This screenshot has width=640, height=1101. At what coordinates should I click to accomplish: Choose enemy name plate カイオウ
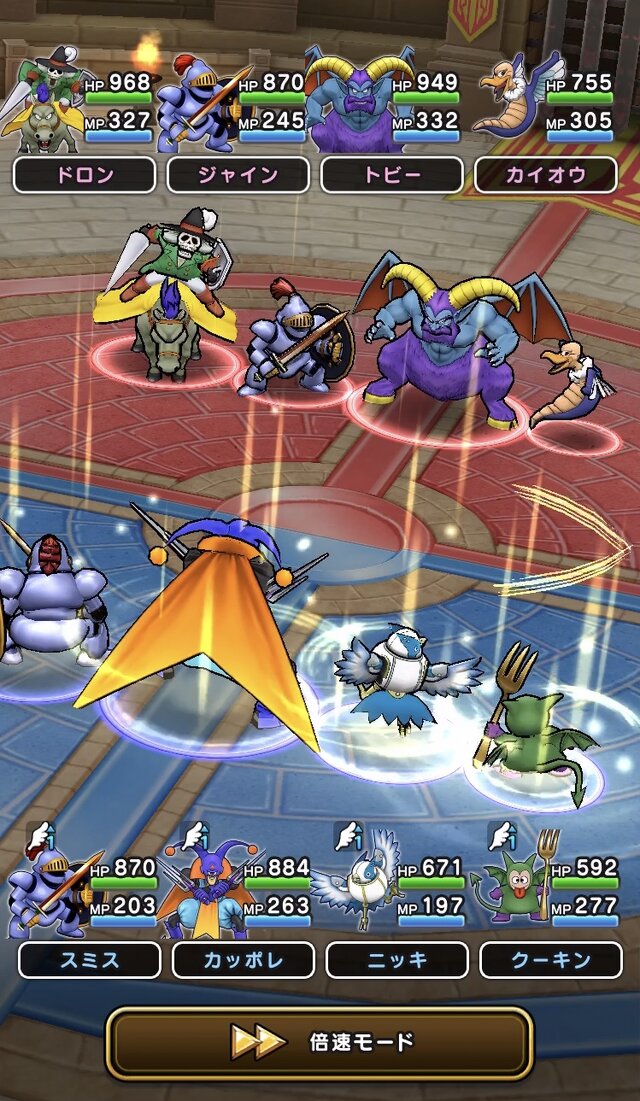546,175
